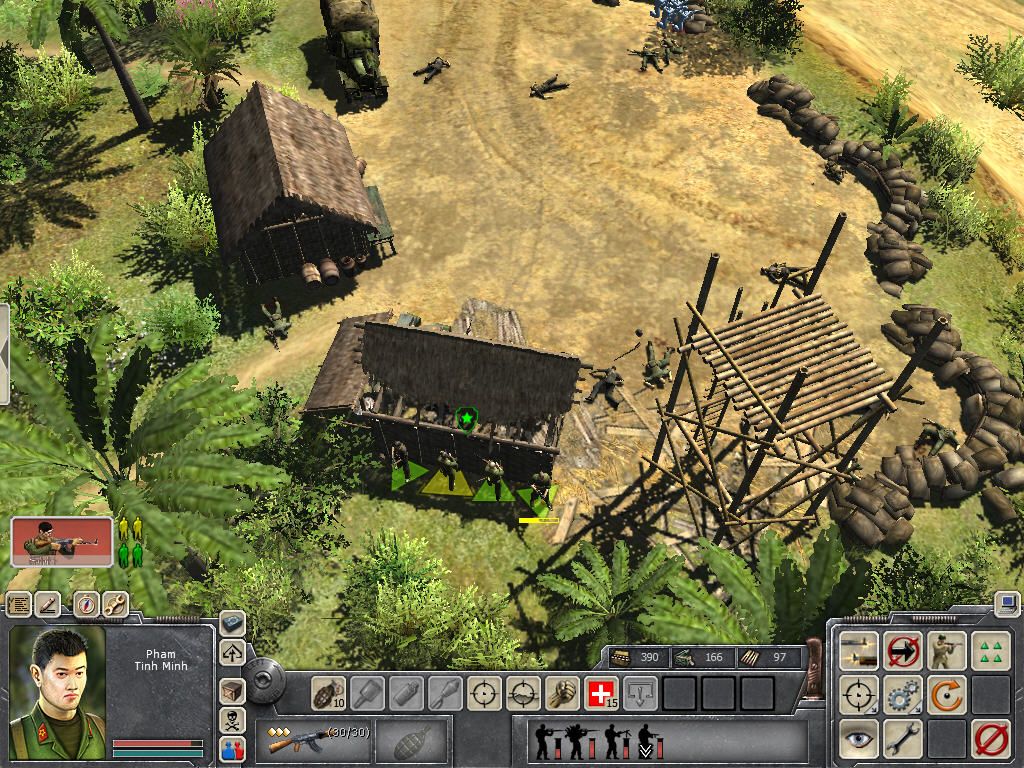Open the green triangles formation button

click(990, 651)
